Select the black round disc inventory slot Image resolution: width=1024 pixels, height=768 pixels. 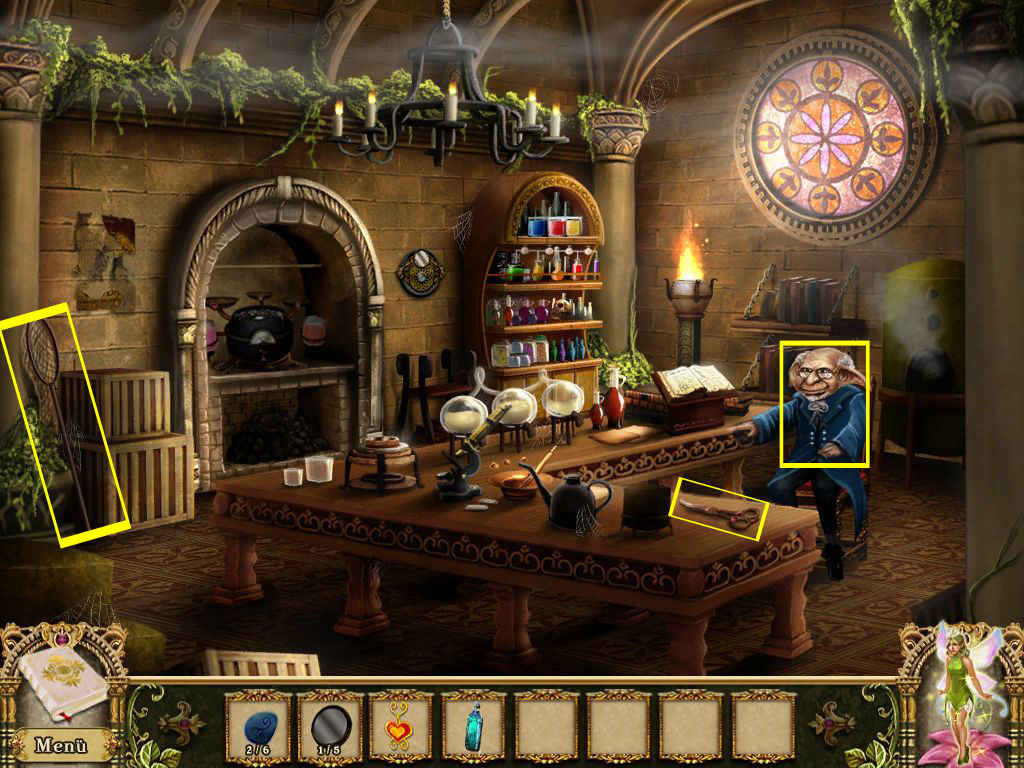[330, 725]
